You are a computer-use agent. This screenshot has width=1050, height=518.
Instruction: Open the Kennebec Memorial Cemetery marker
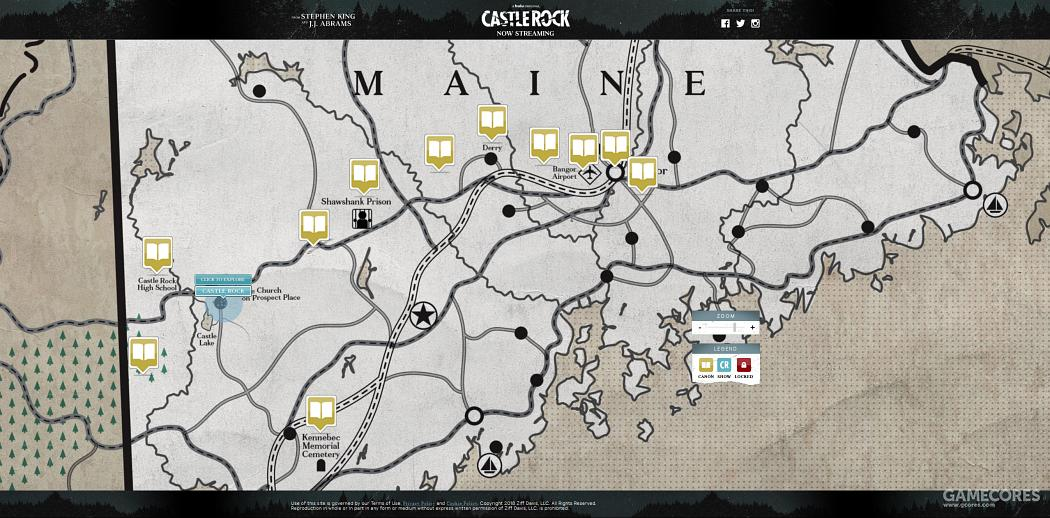click(321, 412)
